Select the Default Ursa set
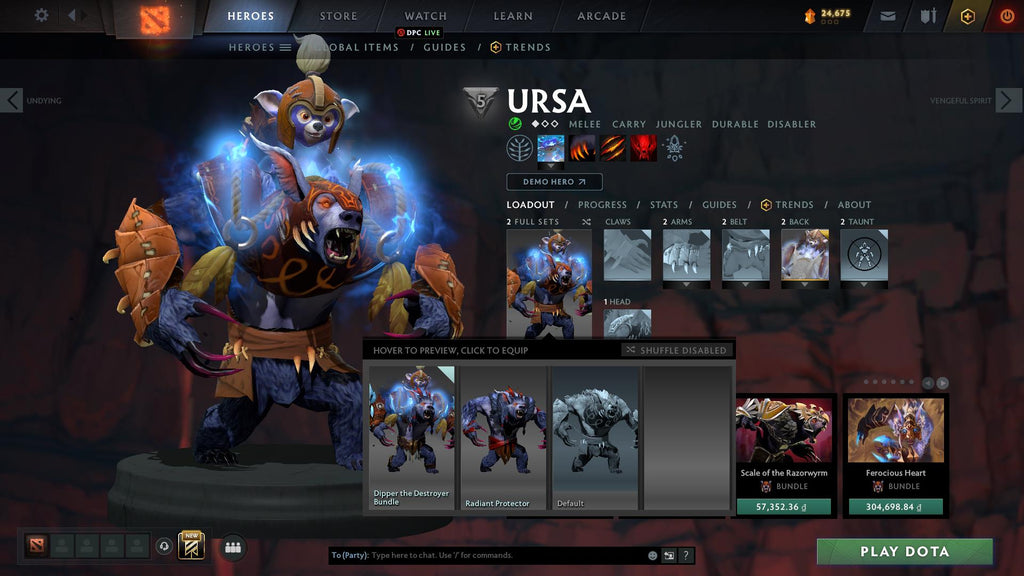Screen dimensions: 1024x576 click(595, 438)
